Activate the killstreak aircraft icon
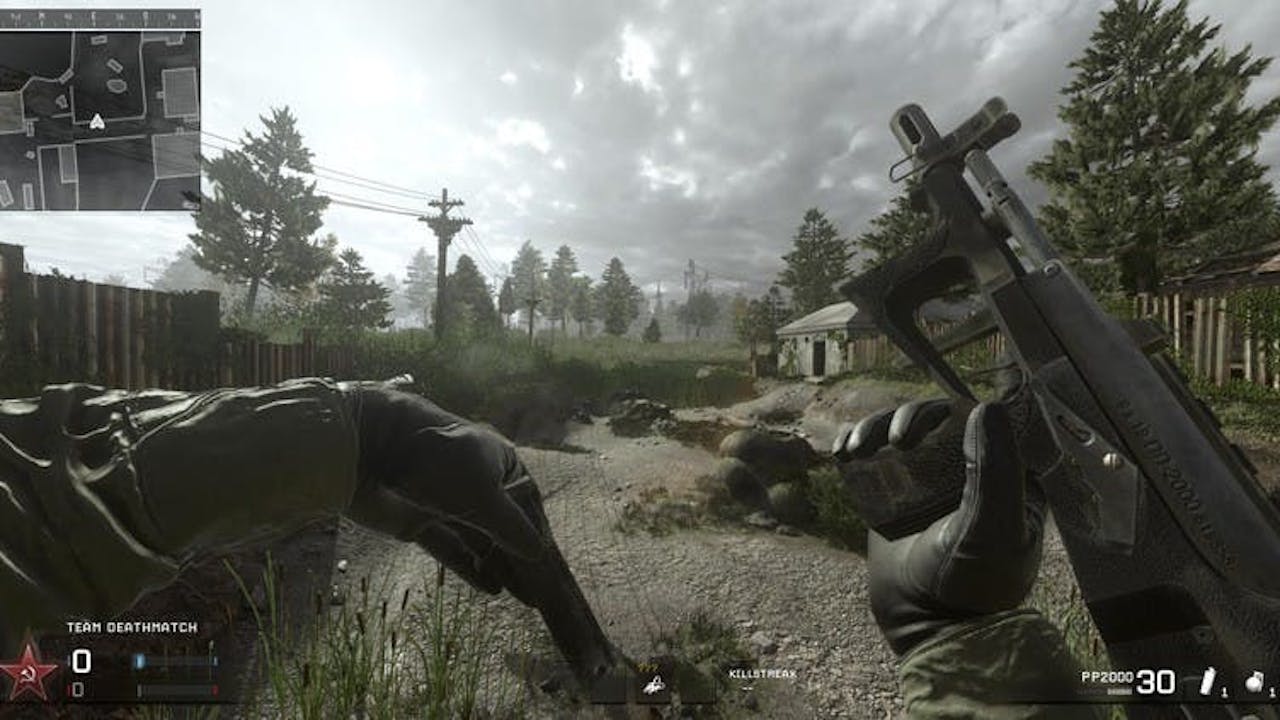 (654, 684)
